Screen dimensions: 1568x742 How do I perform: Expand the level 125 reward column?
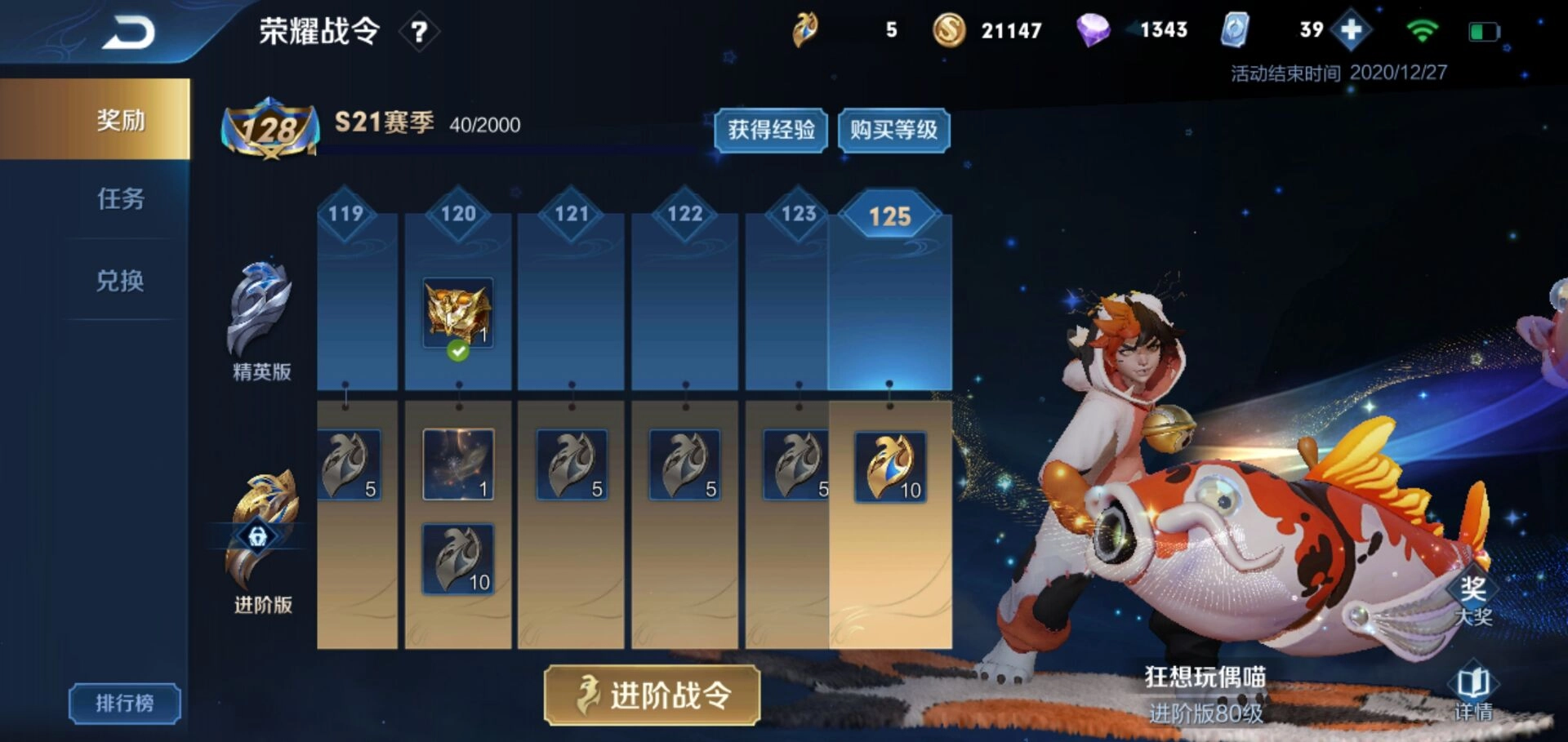tap(892, 215)
